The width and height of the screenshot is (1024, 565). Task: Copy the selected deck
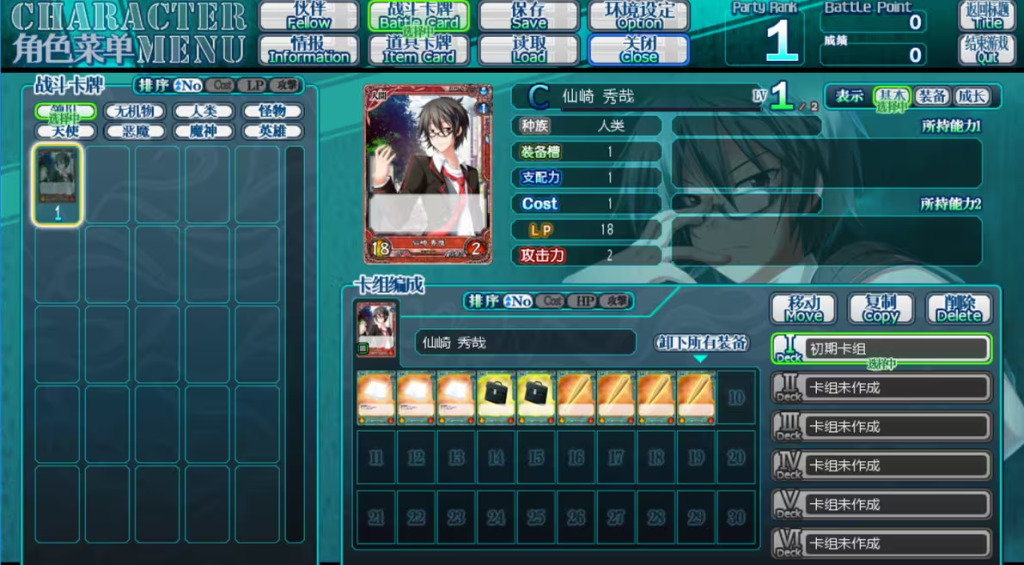[x=881, y=308]
